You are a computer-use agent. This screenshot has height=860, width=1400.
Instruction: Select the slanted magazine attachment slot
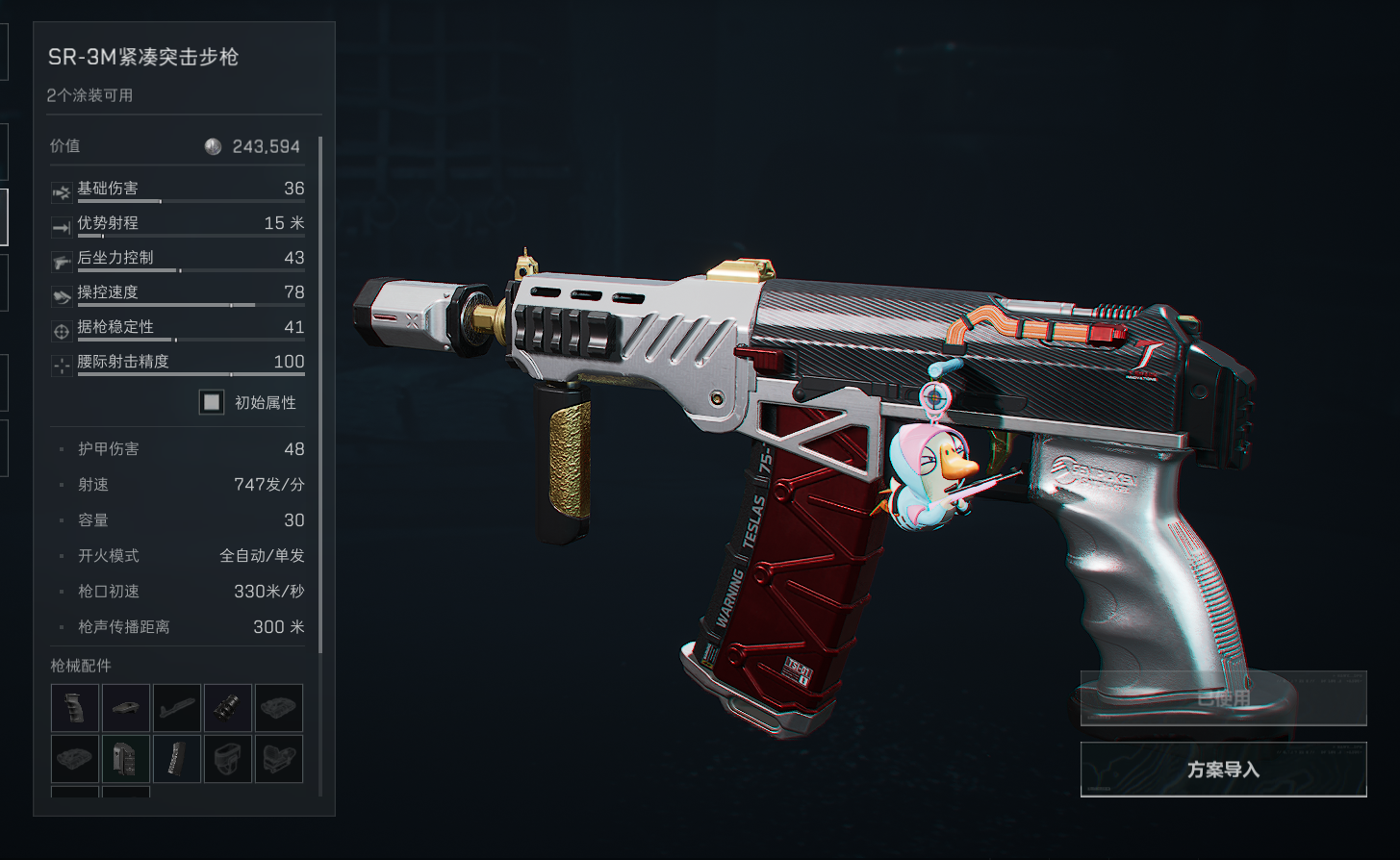click(177, 759)
